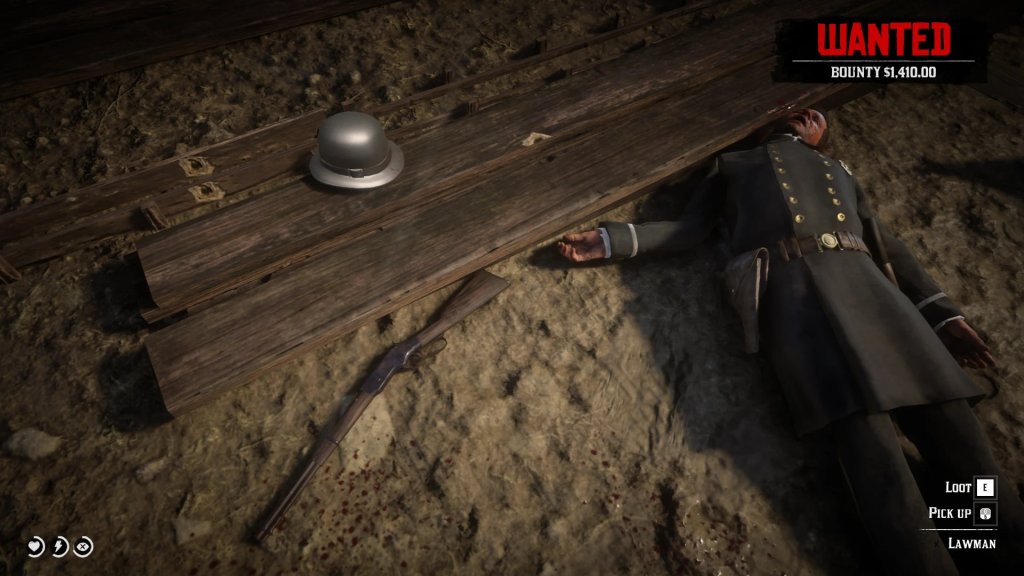Click the heart health core icon
Viewport: 1024px width, 576px height.
point(35,546)
